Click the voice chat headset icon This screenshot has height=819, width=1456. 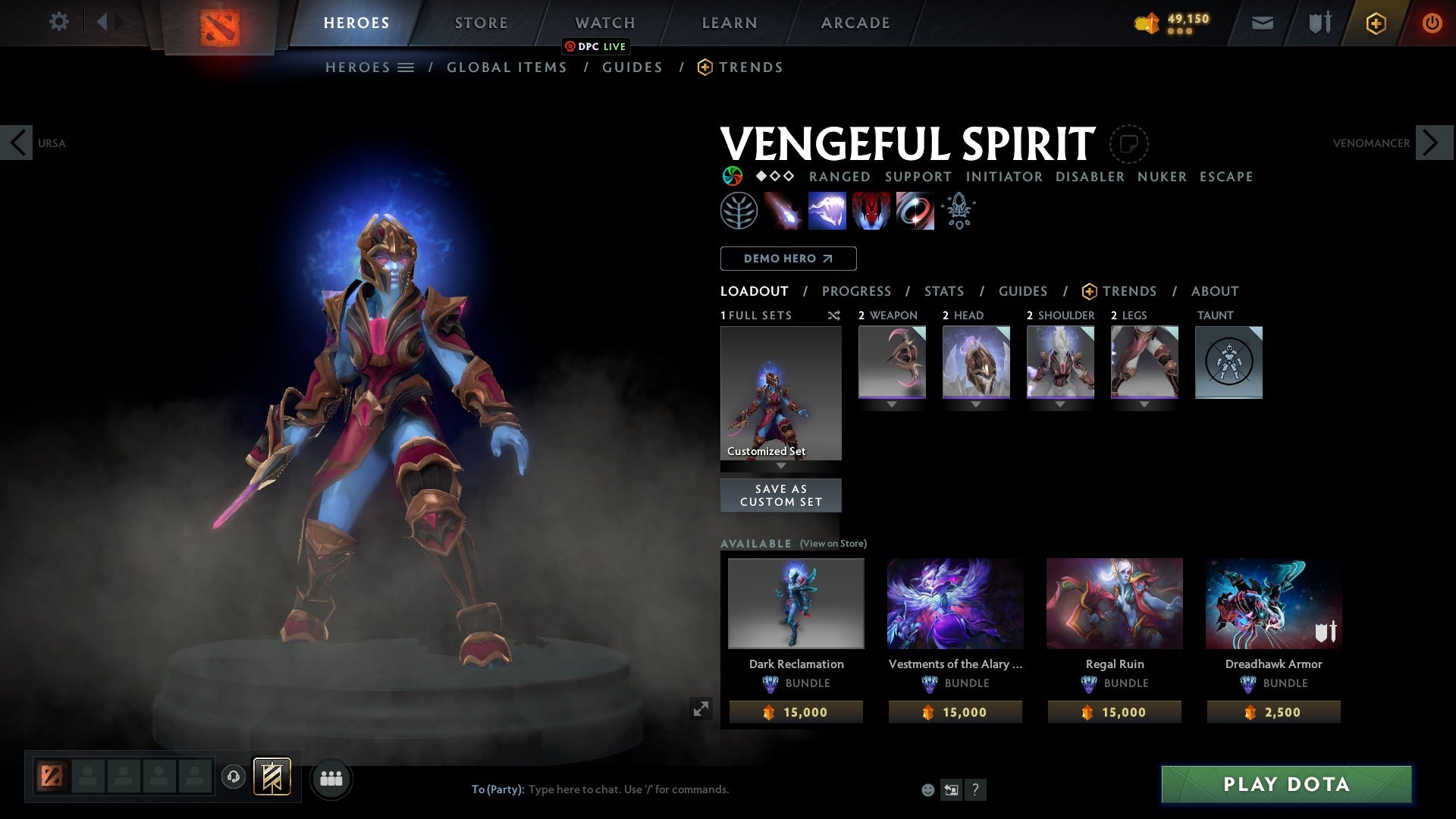click(233, 778)
